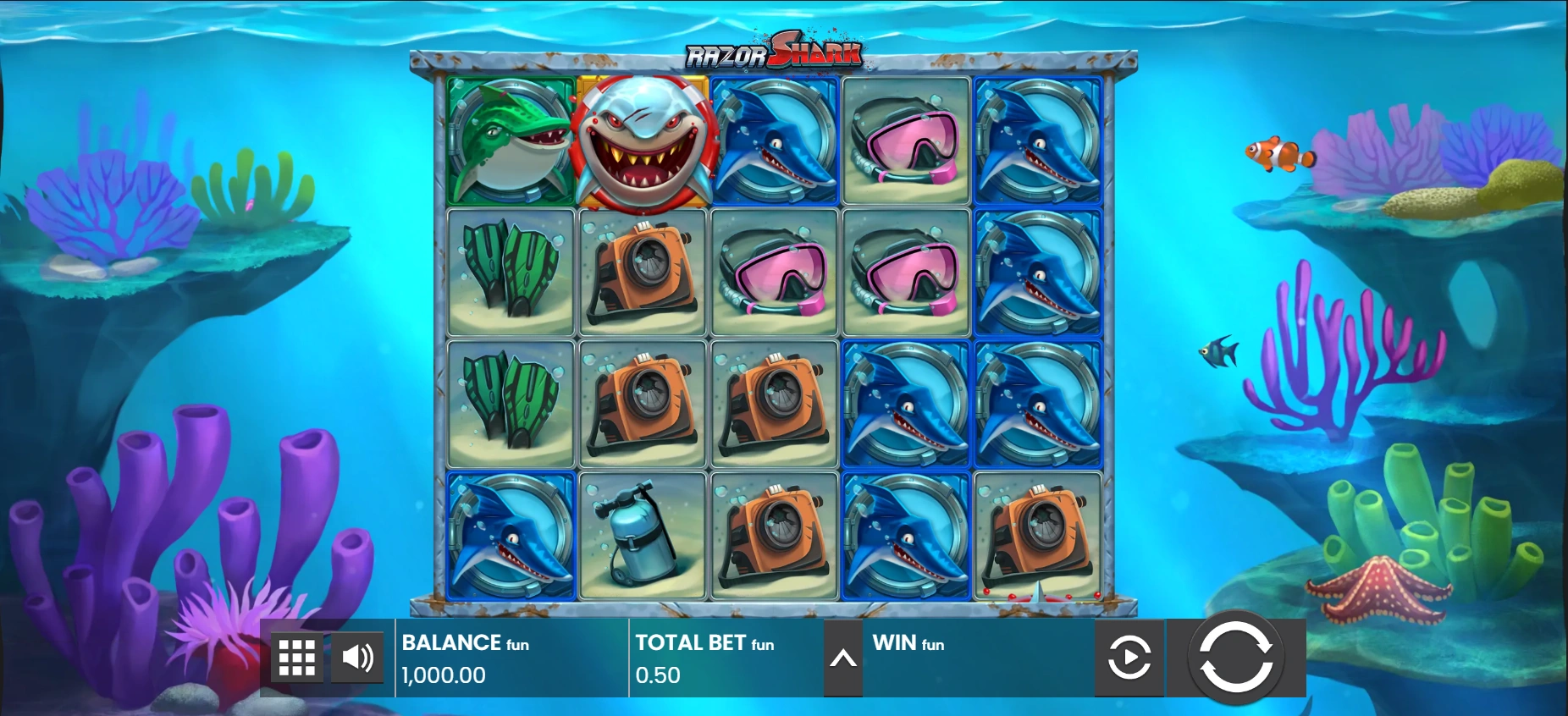Toggle the game sound speaker icon

(x=357, y=658)
